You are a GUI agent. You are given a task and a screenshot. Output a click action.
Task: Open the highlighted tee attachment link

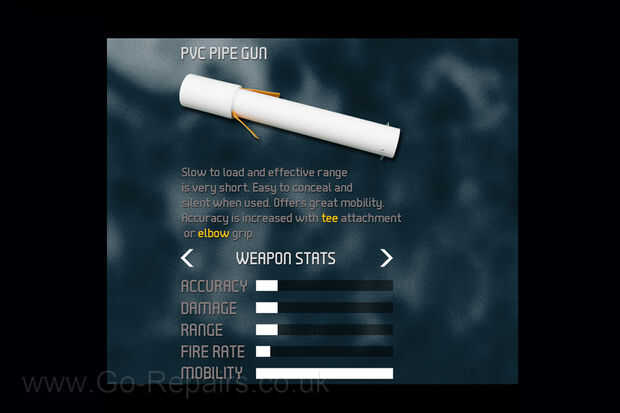point(329,218)
